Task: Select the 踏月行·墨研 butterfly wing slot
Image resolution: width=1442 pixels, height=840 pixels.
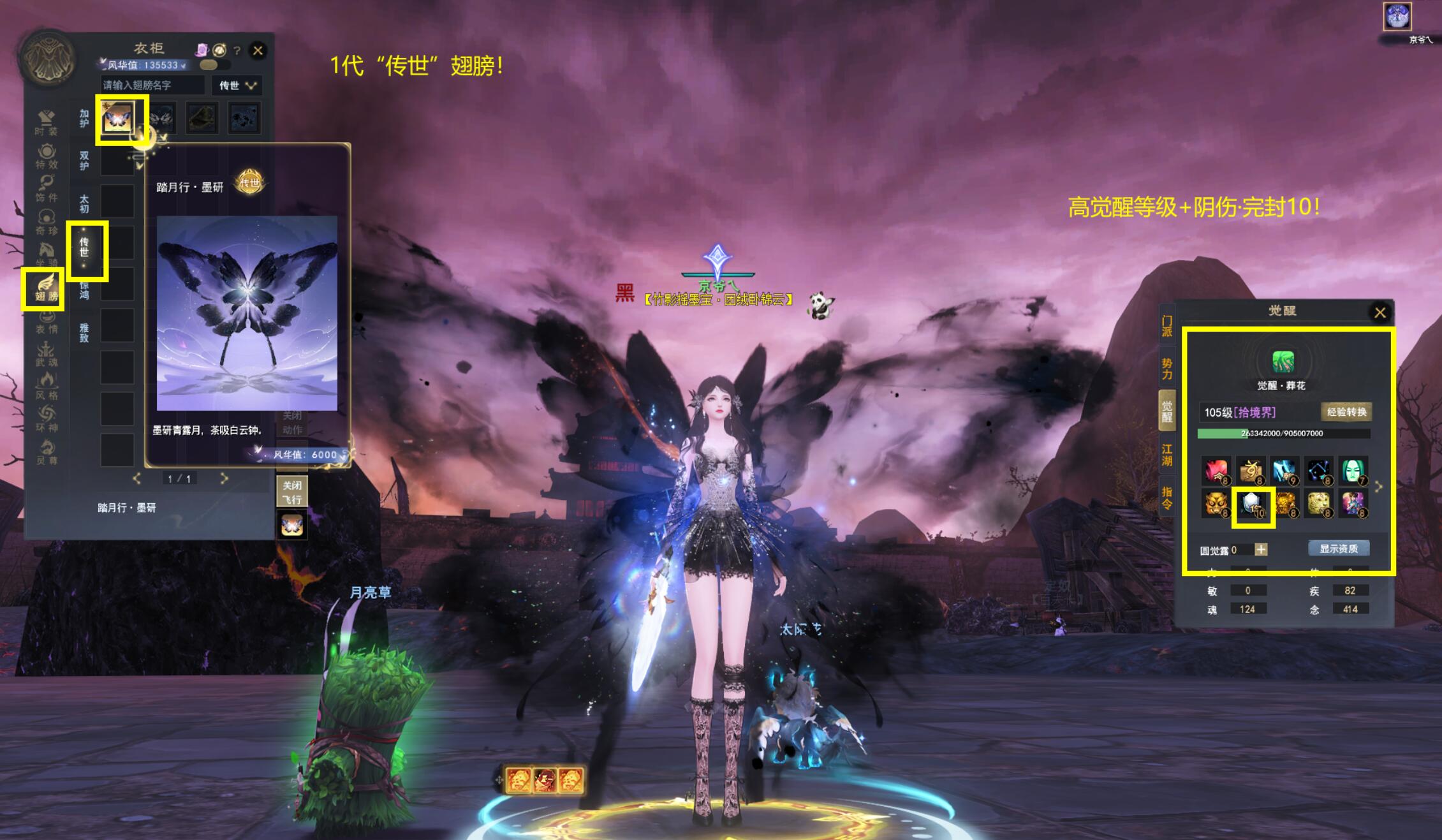Action: (118, 118)
